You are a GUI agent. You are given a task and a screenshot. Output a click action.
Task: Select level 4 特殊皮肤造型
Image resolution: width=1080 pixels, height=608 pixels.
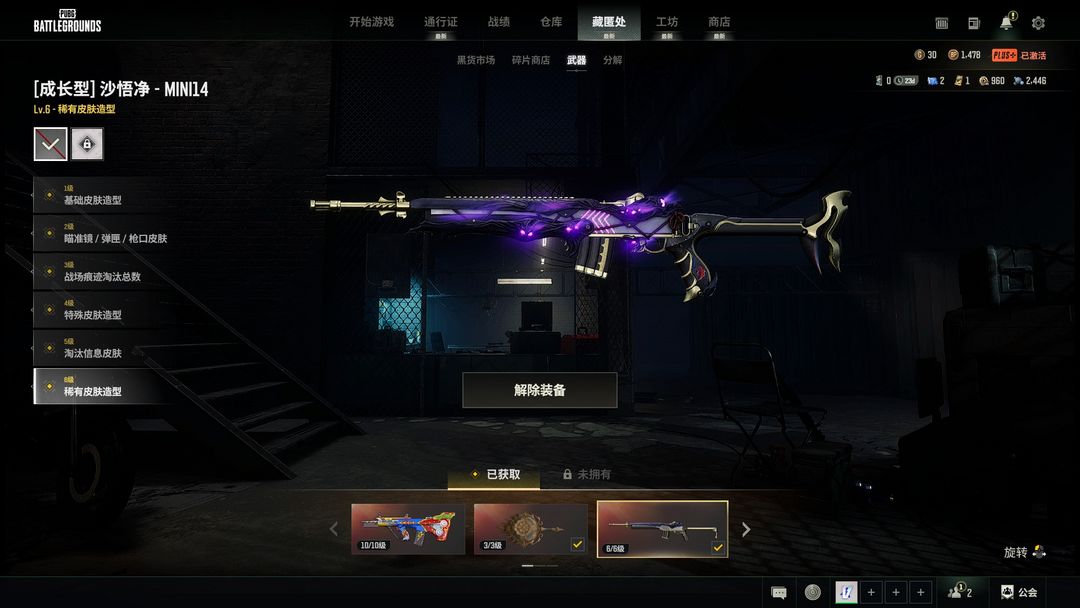point(98,310)
